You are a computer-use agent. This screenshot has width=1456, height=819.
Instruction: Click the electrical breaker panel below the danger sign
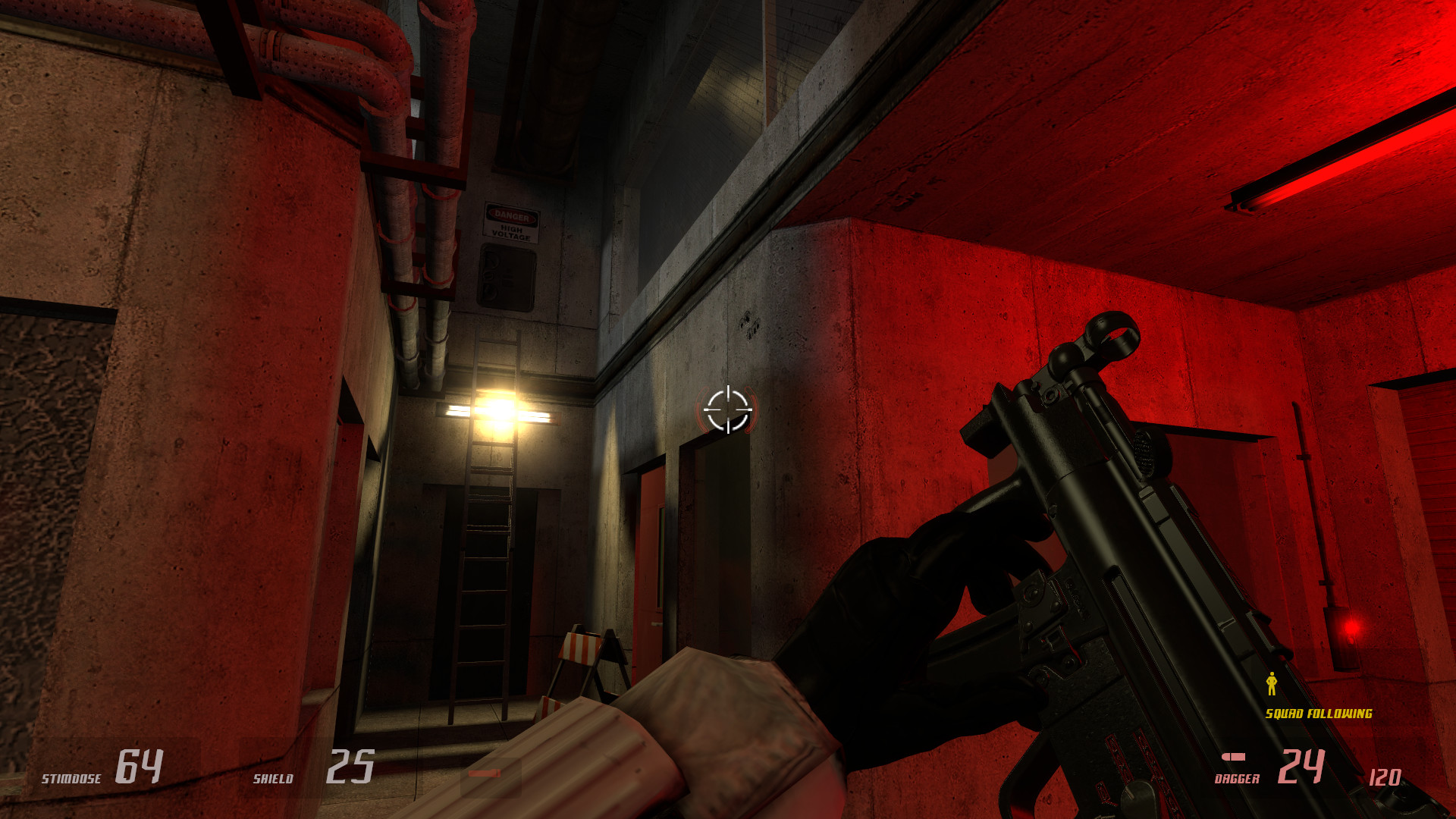pos(507,277)
